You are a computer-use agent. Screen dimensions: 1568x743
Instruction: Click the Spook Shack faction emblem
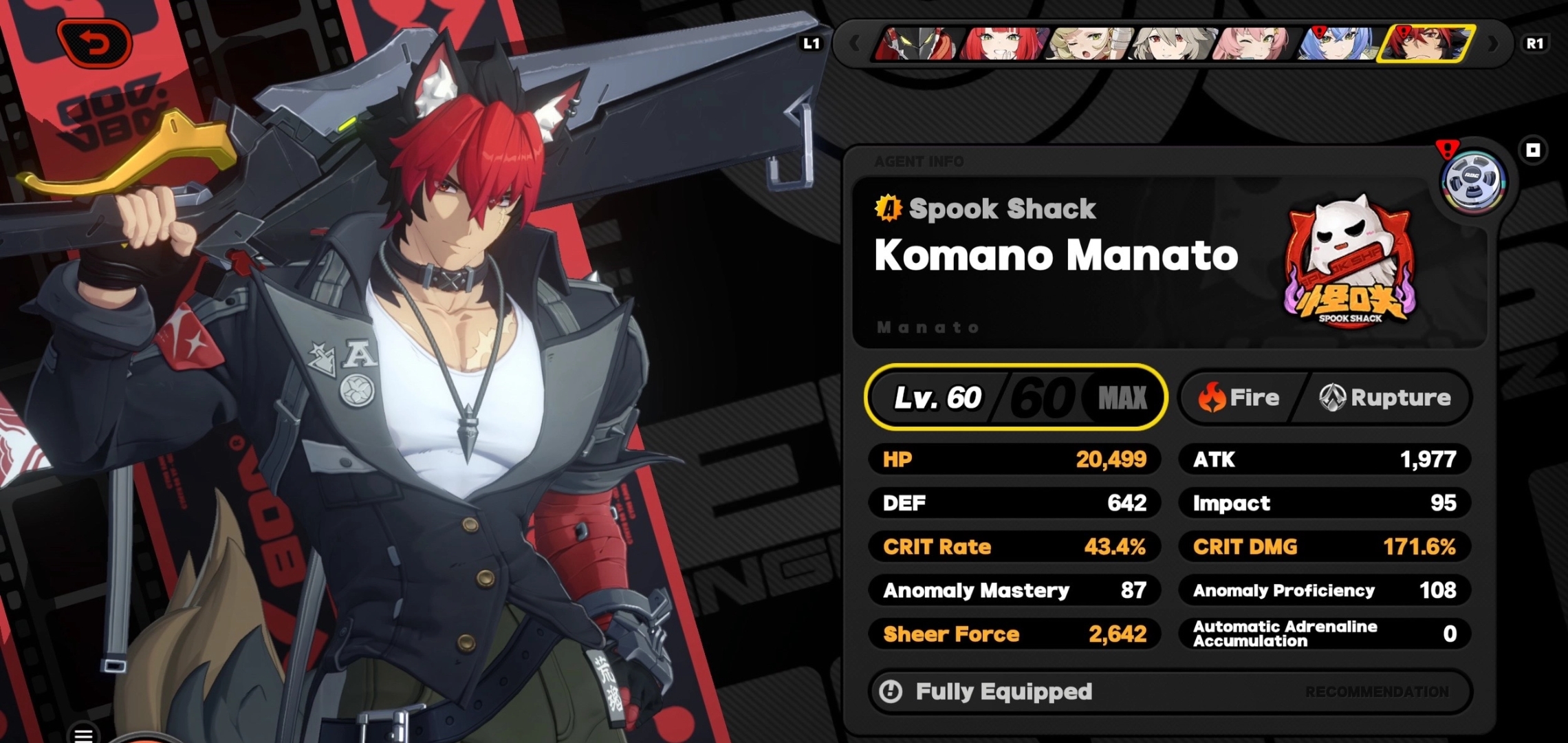pos(1349,261)
